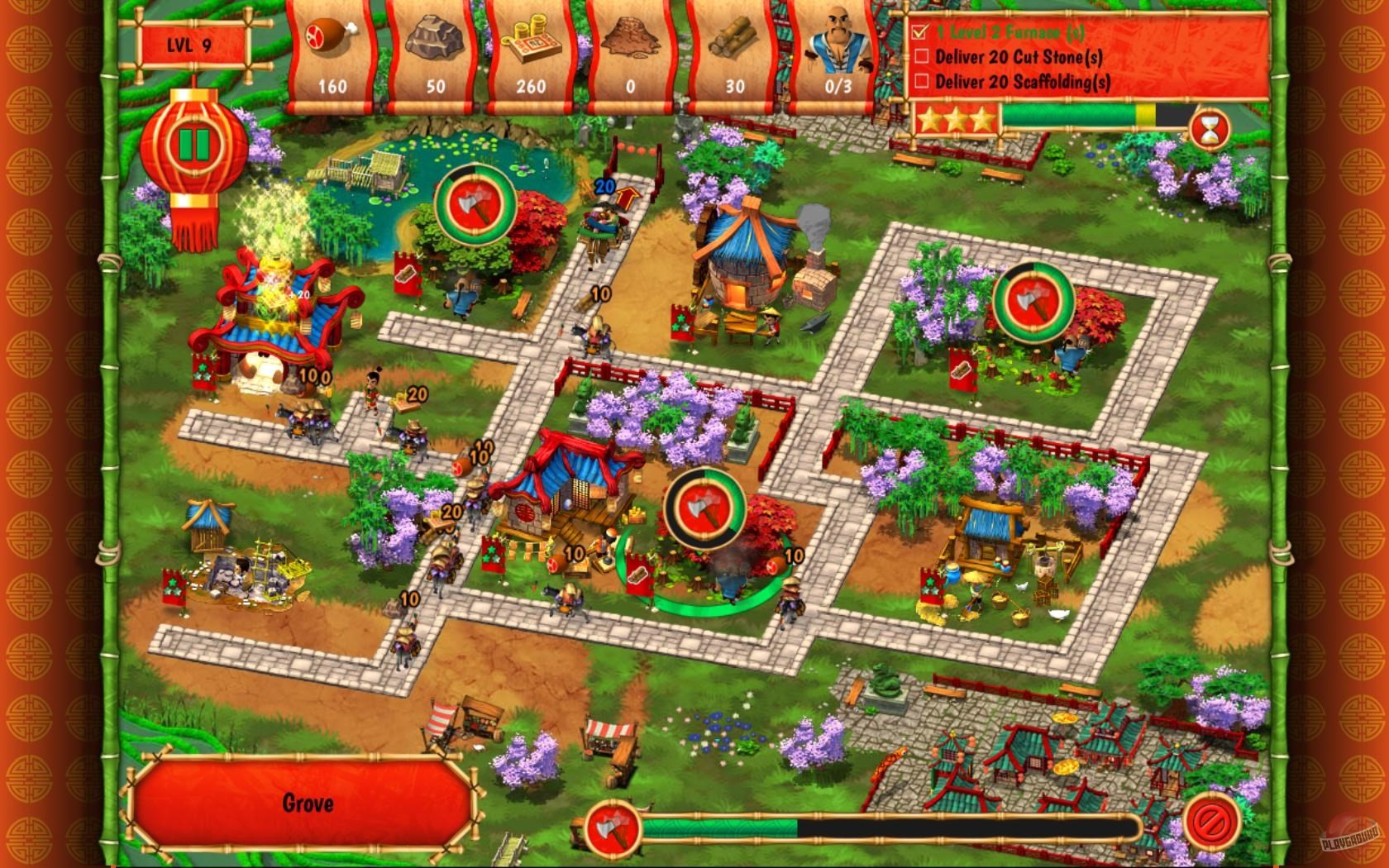Pick up the 20 wood bundle near the villager

tap(418, 395)
